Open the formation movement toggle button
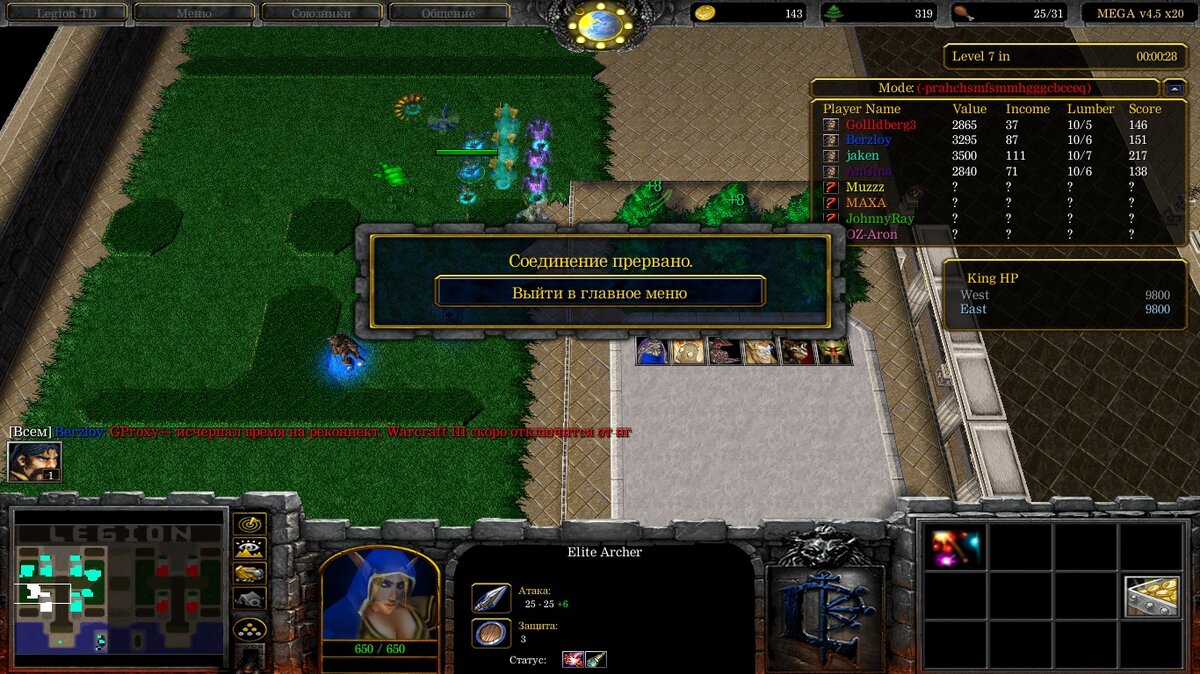This screenshot has height=674, width=1200. pyautogui.click(x=249, y=628)
